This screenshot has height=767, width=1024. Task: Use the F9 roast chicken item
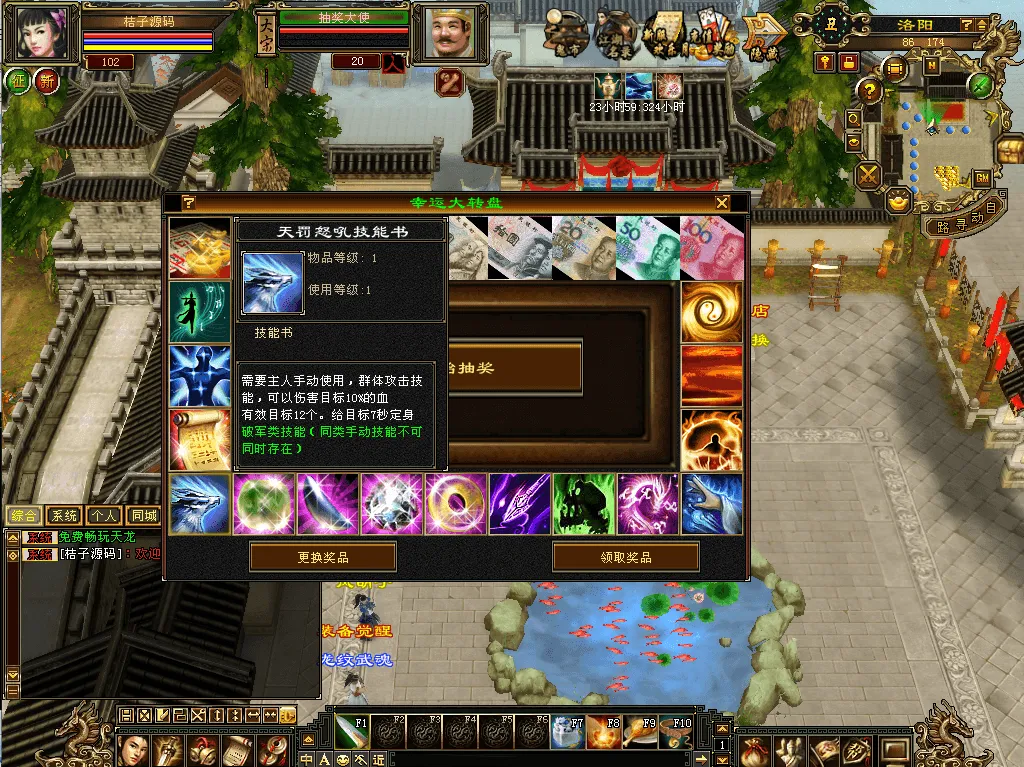click(639, 733)
